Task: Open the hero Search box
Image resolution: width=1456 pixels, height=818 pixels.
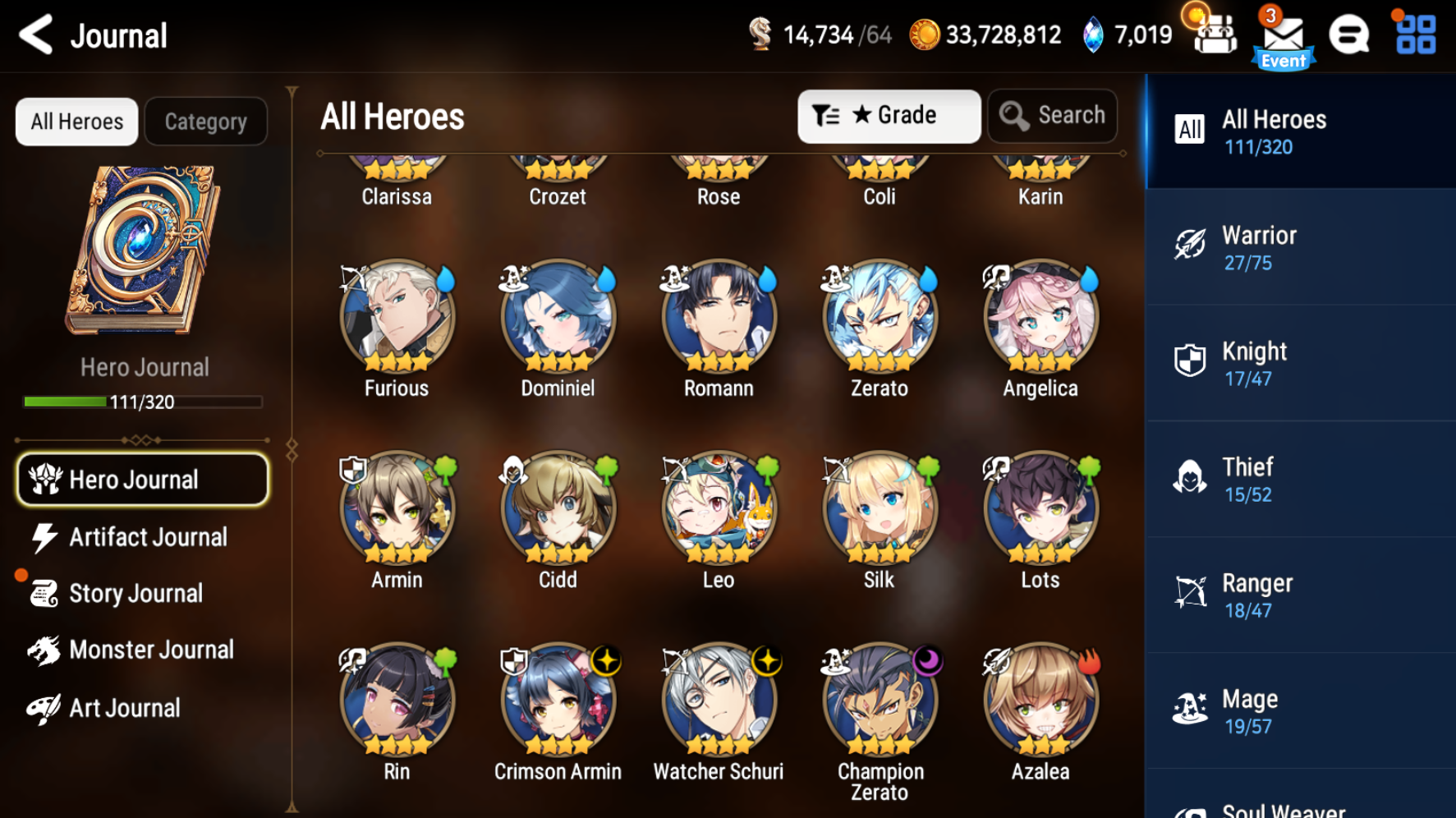Action: (x=1053, y=116)
